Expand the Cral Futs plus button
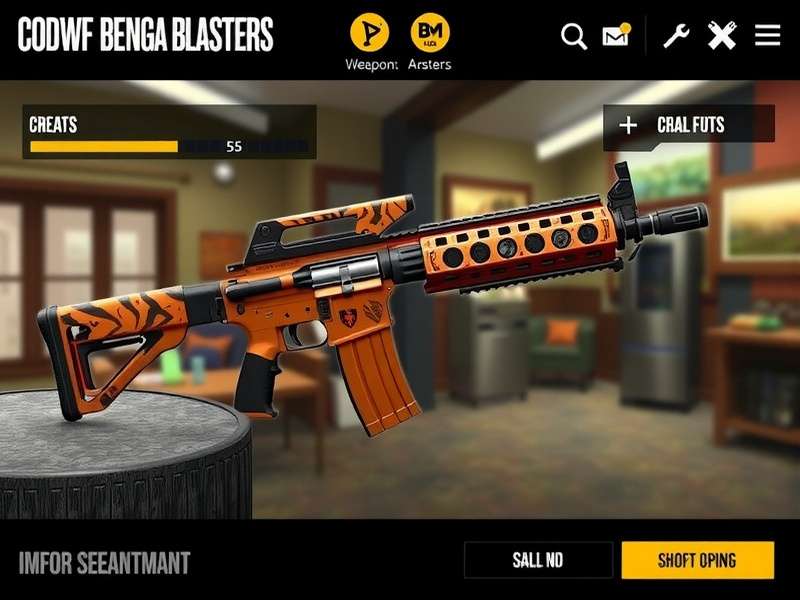 629,125
